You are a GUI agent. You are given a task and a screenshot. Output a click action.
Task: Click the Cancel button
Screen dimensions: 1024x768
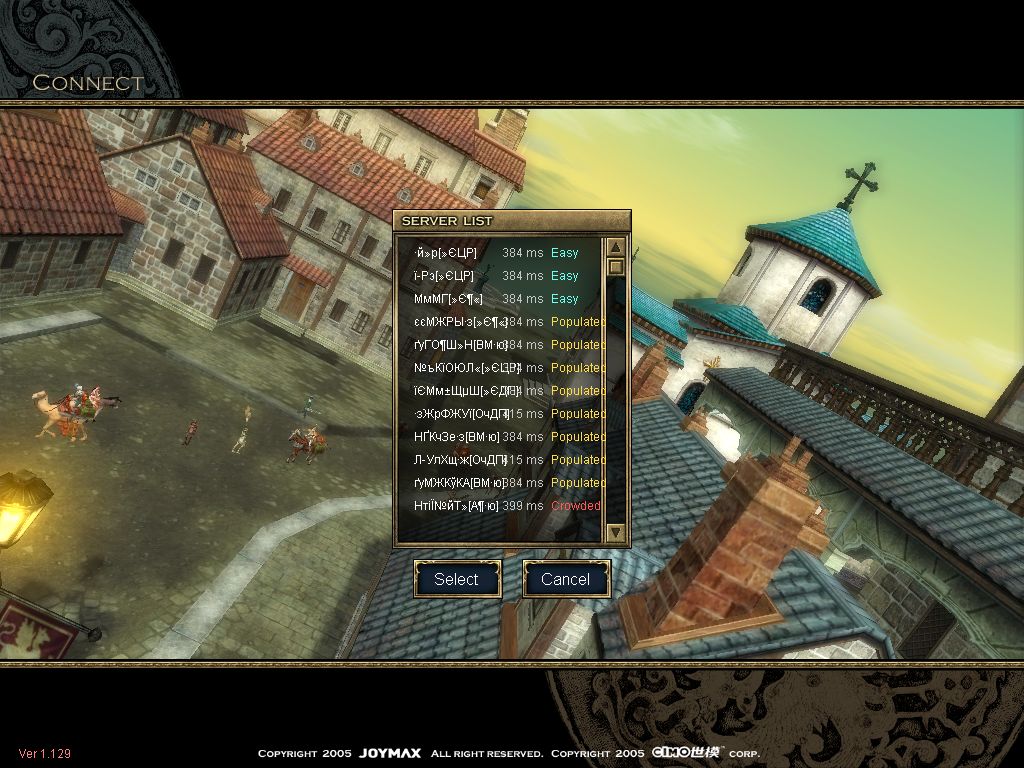[566, 579]
